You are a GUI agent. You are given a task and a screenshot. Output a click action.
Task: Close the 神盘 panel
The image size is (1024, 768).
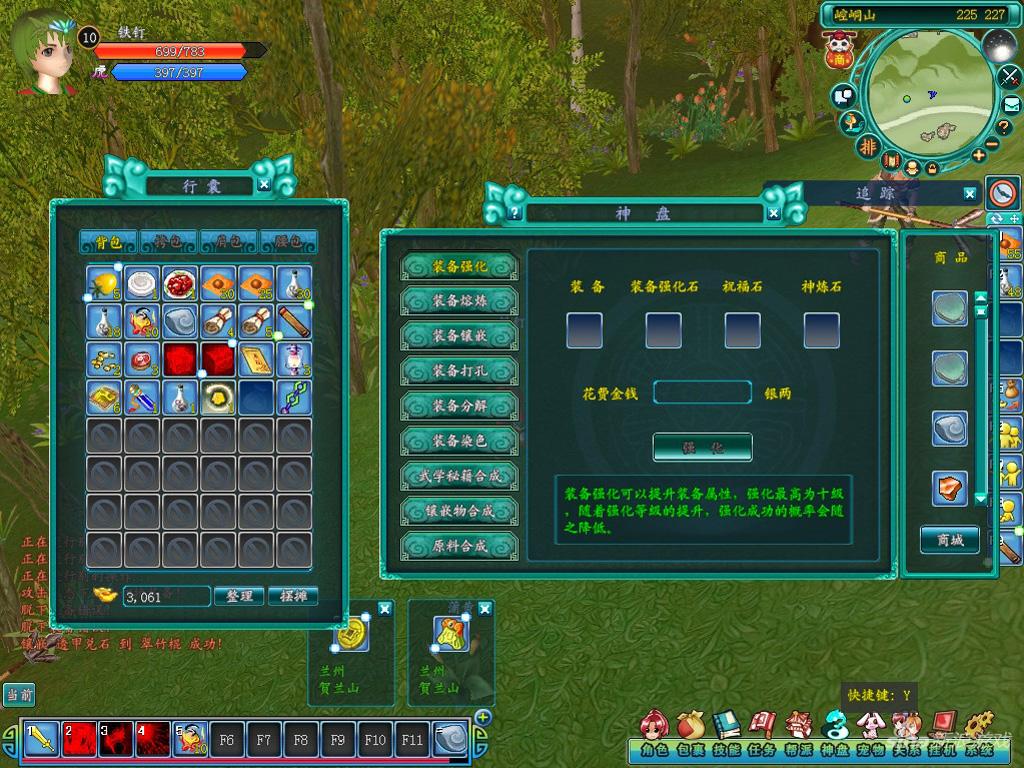pyautogui.click(x=773, y=212)
